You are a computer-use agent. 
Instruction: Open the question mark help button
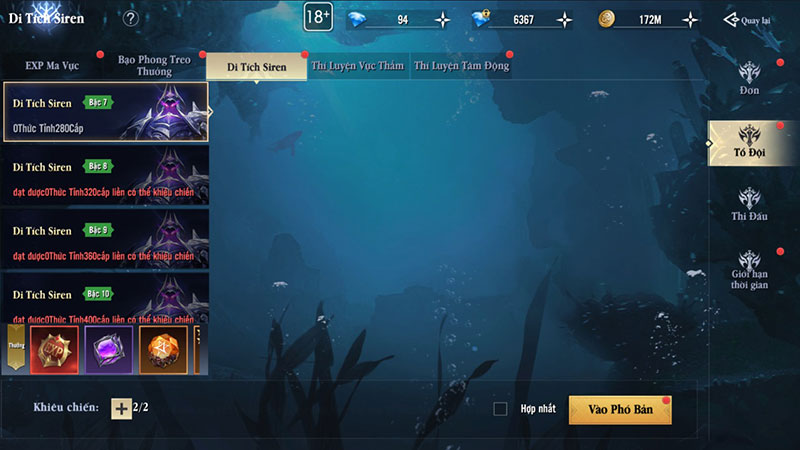pos(132,18)
